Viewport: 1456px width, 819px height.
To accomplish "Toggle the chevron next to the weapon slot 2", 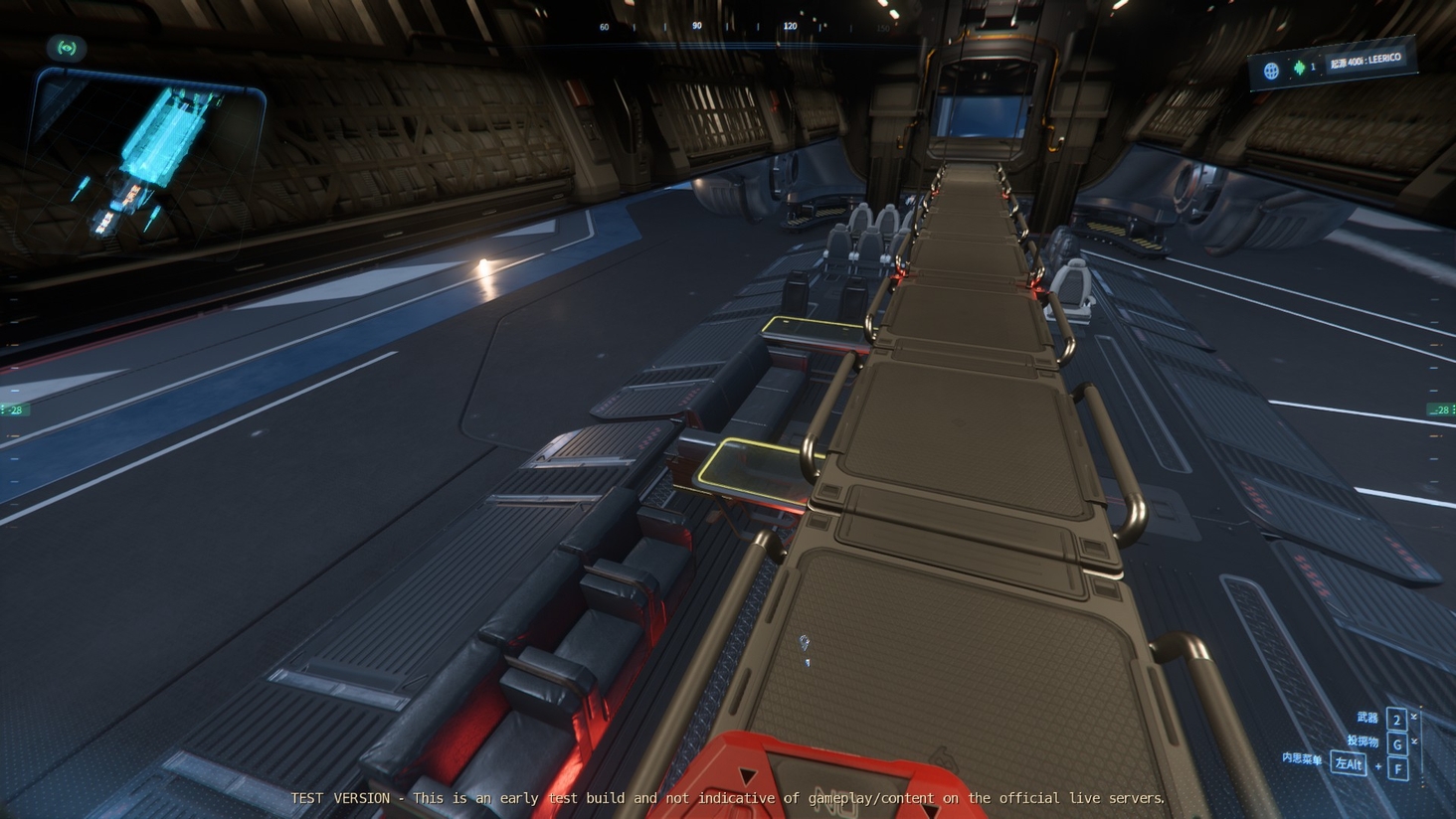I will 1413,717.
